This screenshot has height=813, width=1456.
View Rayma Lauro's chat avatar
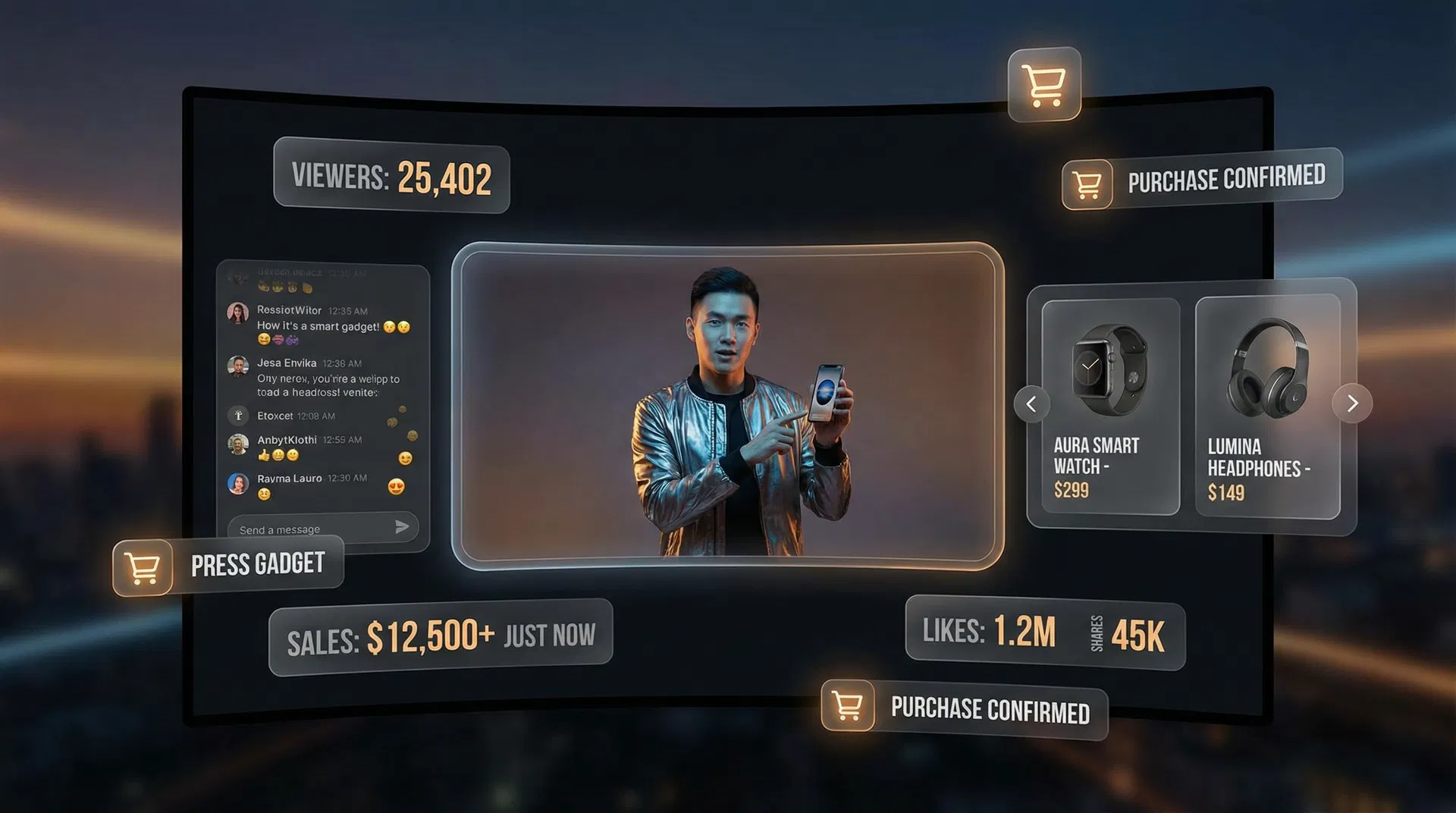click(238, 483)
